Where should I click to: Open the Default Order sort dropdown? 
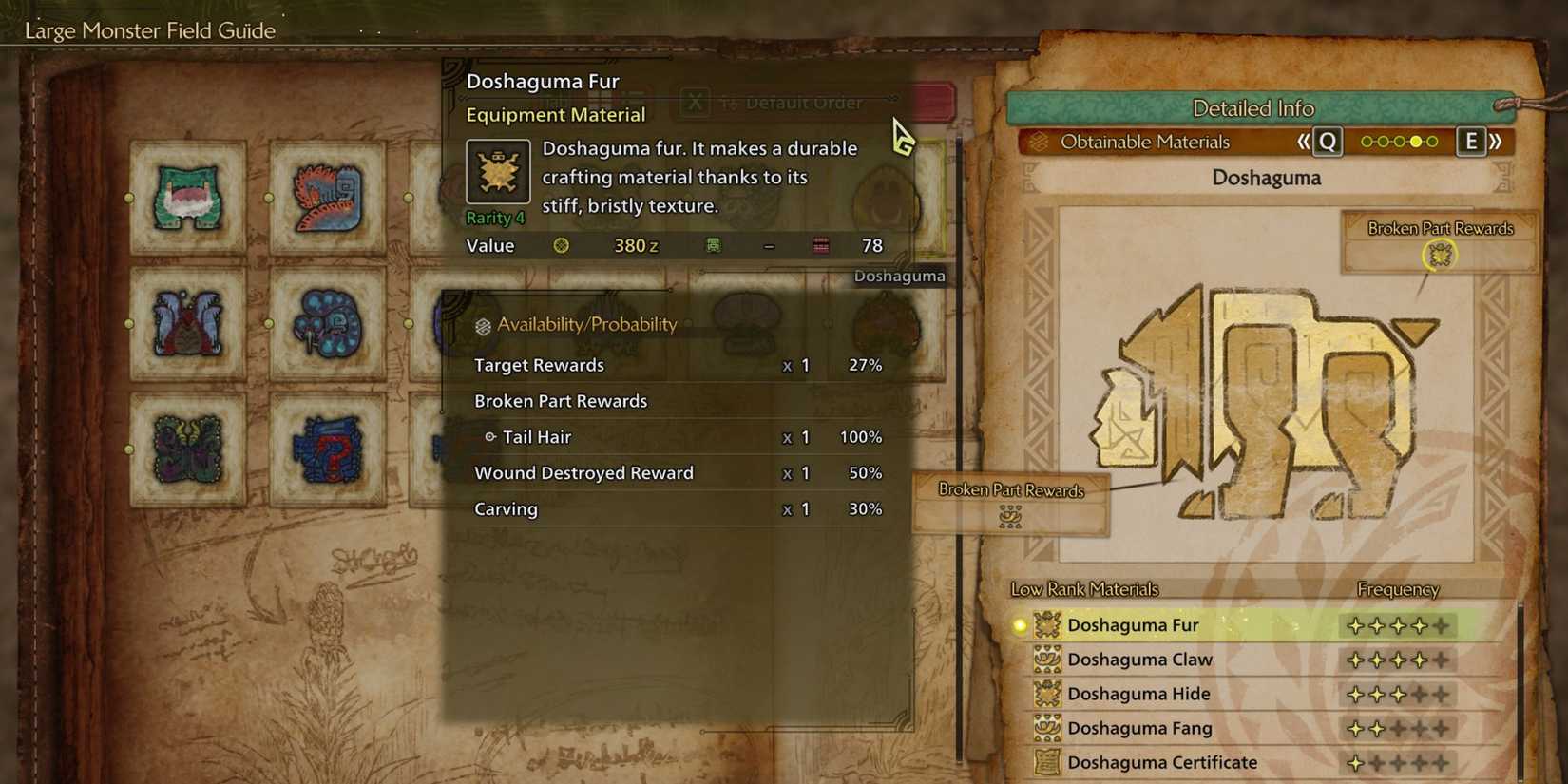tap(803, 102)
